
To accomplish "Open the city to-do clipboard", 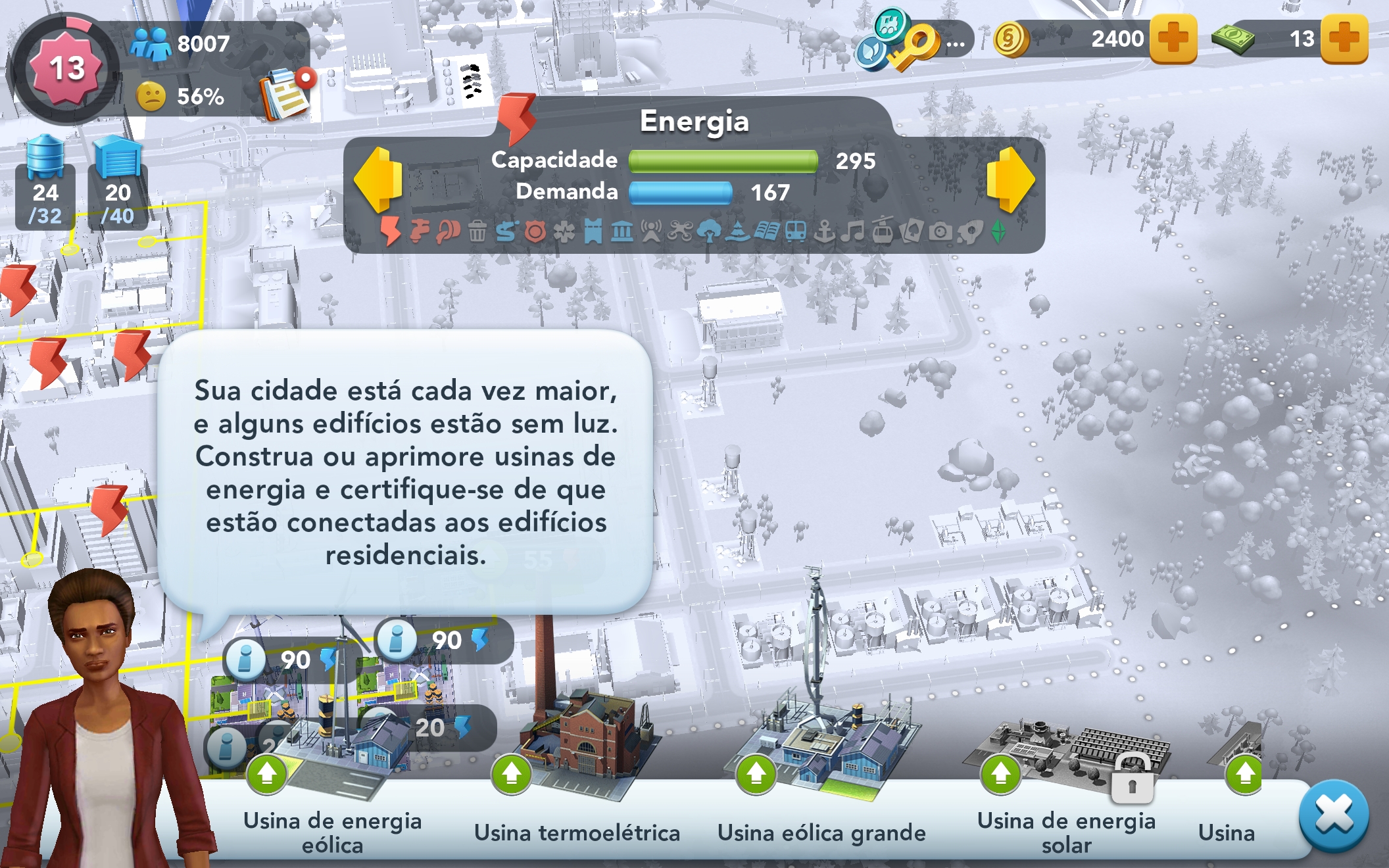I will [x=285, y=94].
